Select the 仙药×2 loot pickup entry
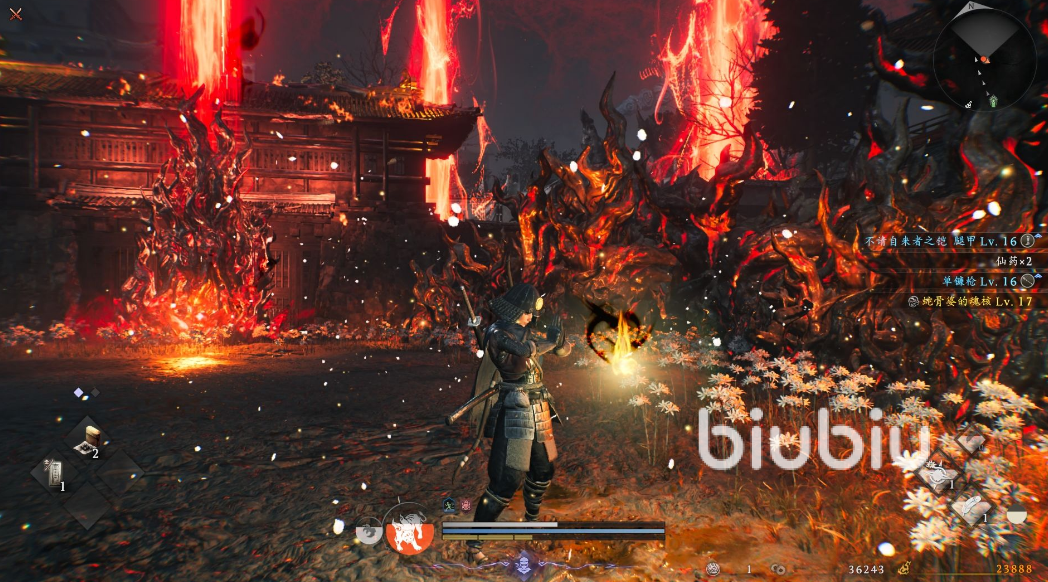Screen dimensions: 1048x582 tap(1010, 261)
